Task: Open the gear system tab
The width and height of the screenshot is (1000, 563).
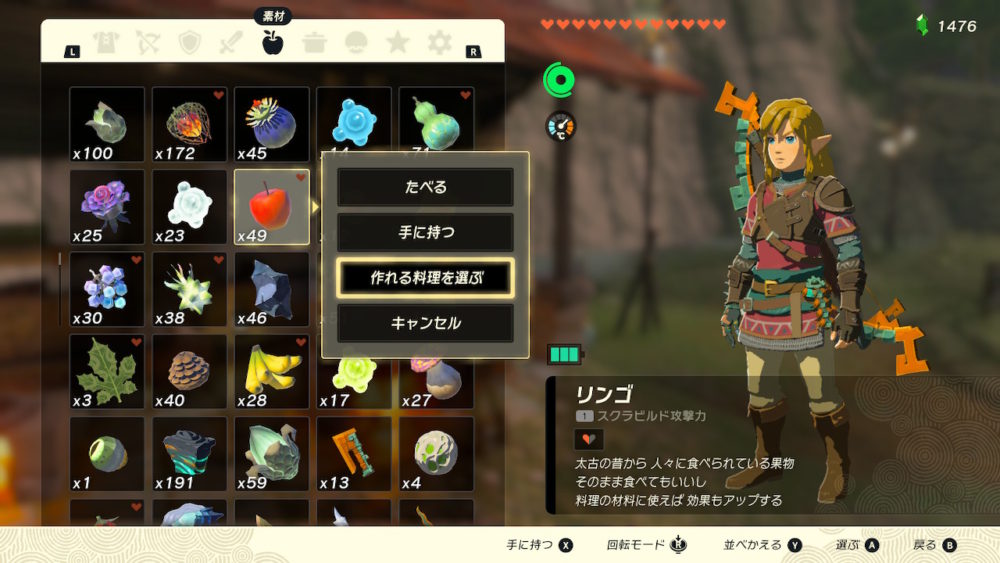Action: pyautogui.click(x=440, y=43)
